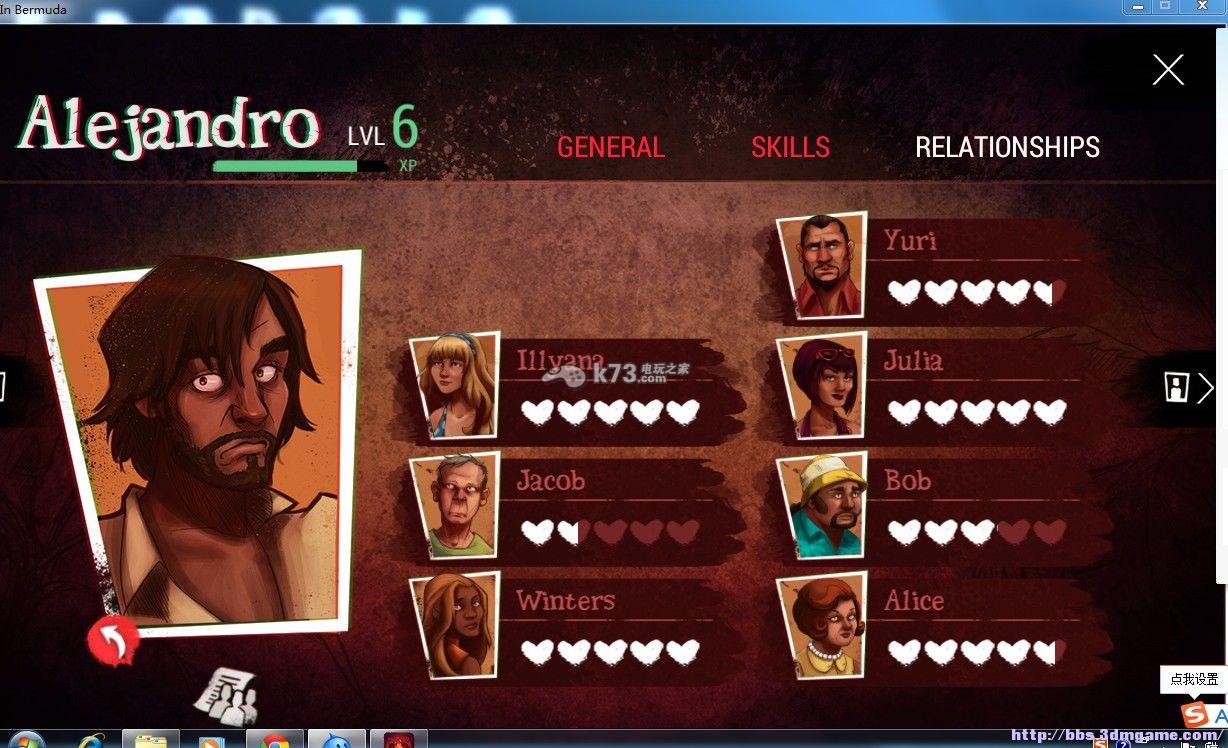Close the game window from title bar
This screenshot has height=748, width=1228.
[x=1202, y=6]
